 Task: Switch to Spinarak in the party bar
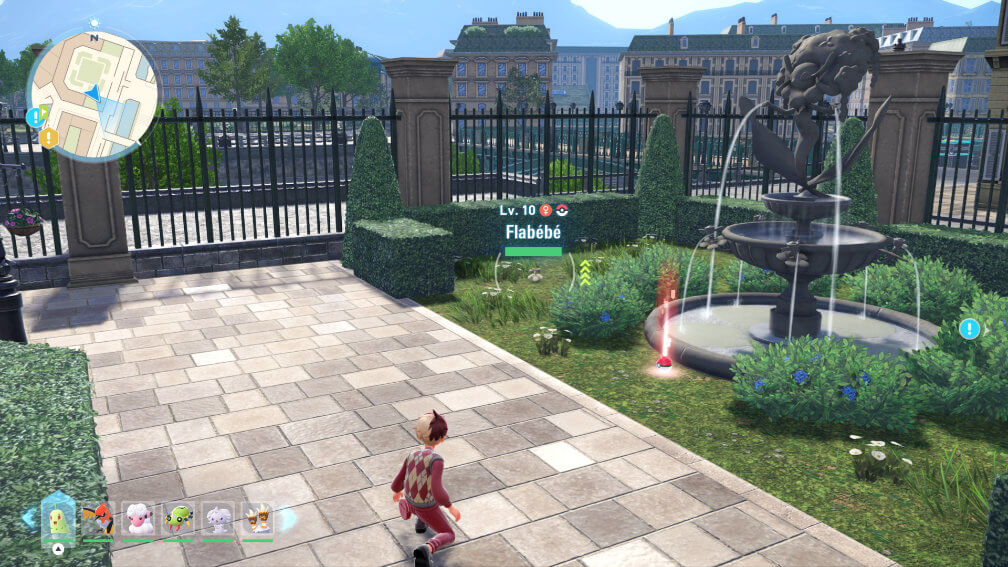point(178,520)
